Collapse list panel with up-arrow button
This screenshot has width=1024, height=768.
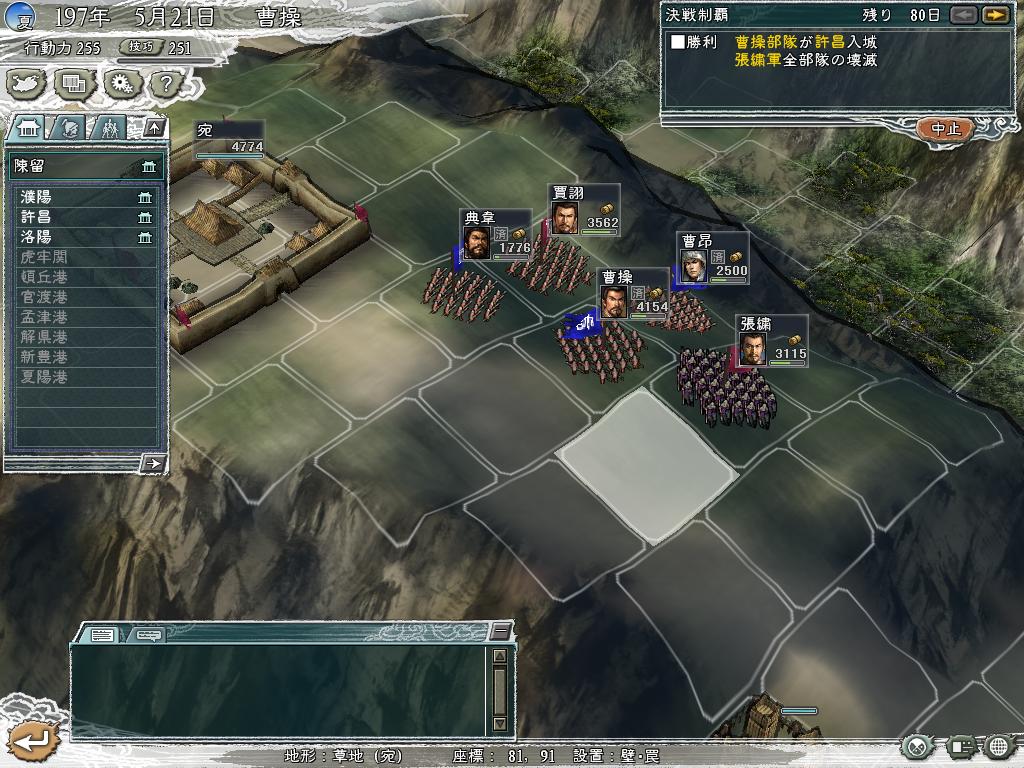click(153, 127)
